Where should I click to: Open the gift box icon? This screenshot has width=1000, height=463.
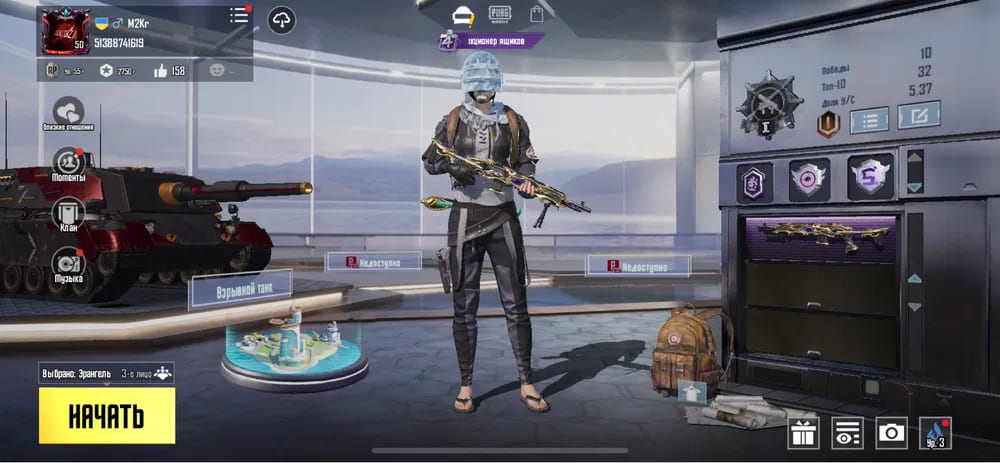coord(803,433)
